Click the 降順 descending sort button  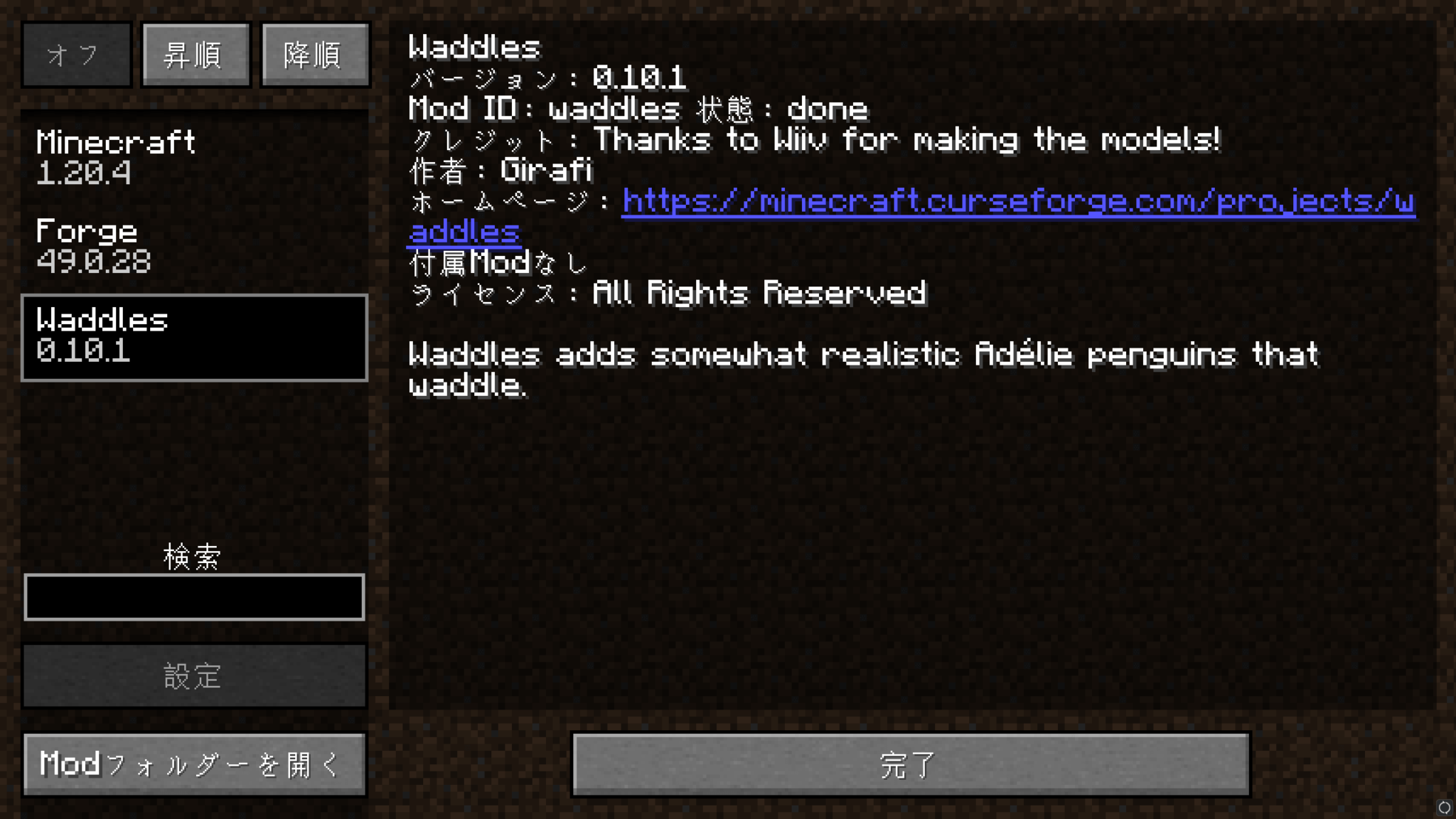point(314,54)
